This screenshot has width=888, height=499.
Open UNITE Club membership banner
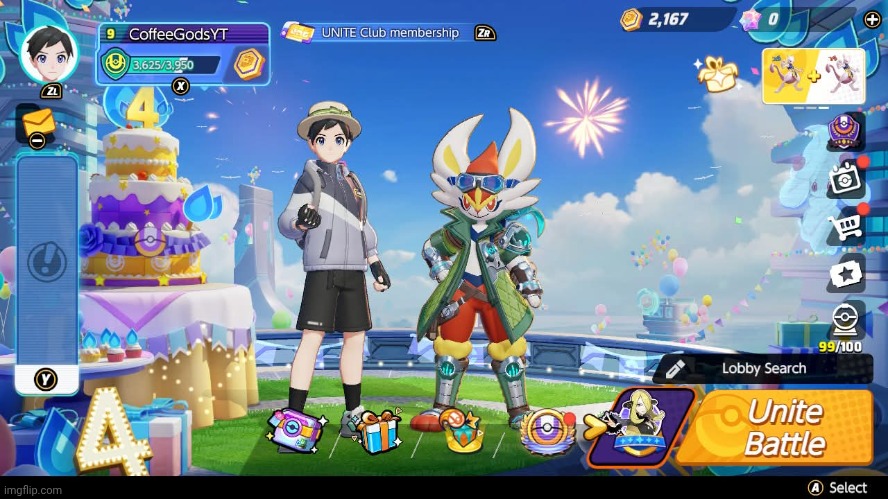pos(389,33)
